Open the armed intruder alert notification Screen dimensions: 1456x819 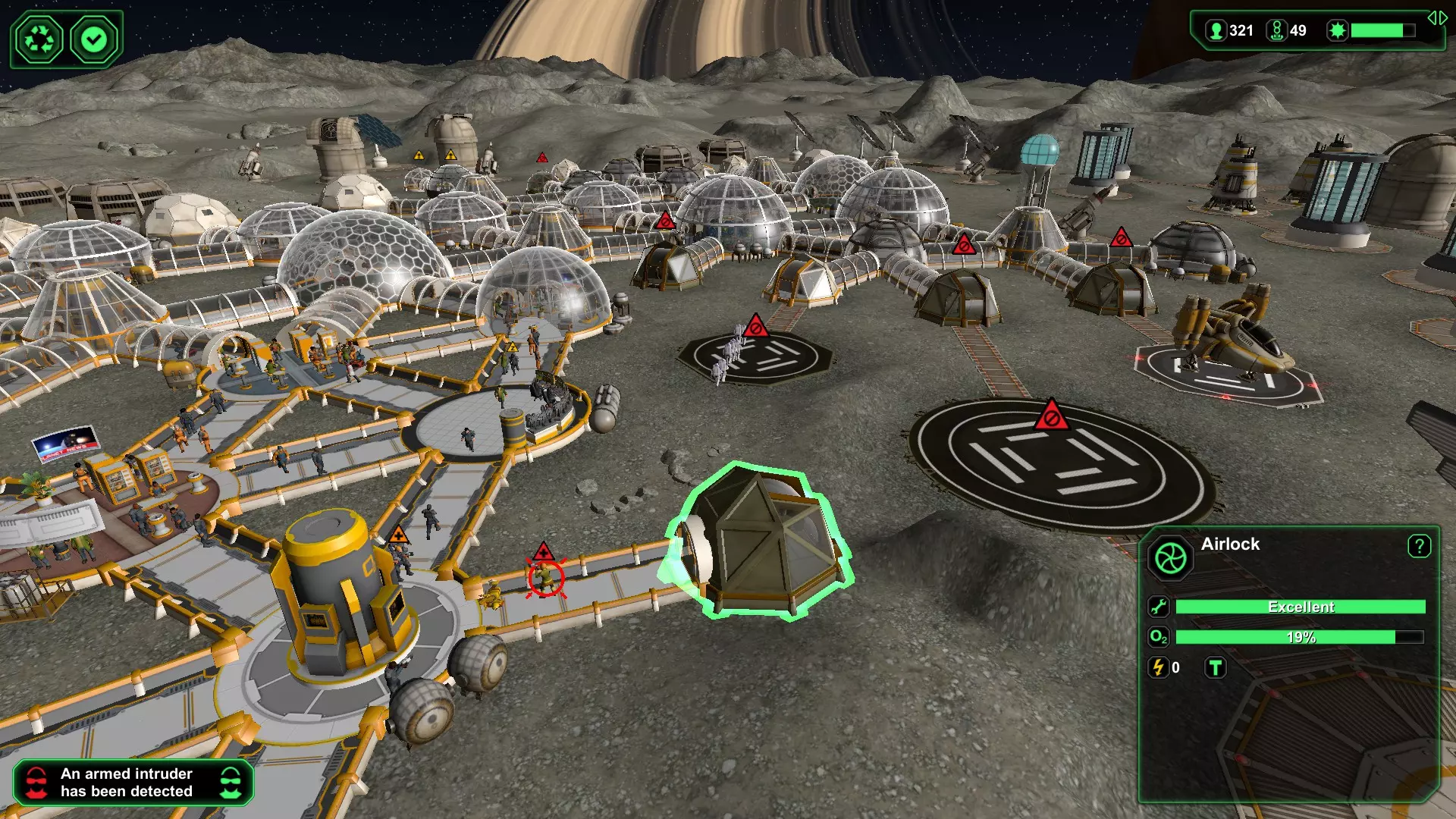[x=127, y=783]
